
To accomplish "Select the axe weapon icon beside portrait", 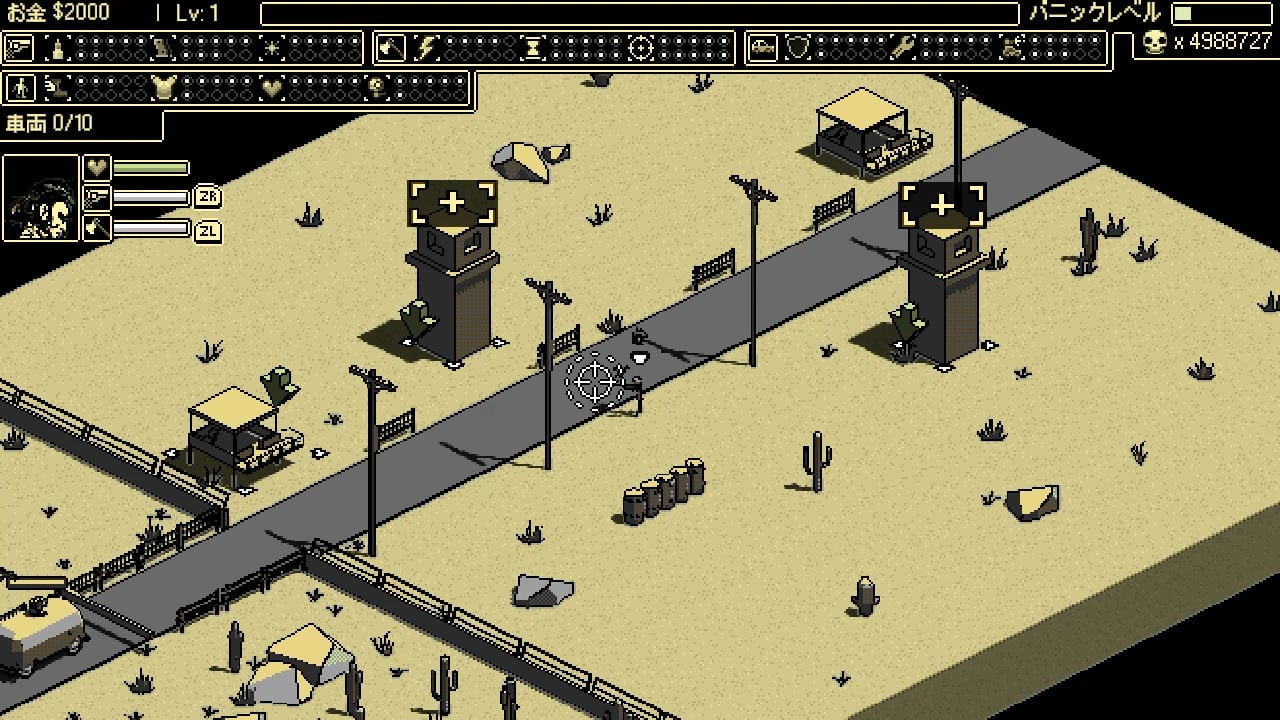I will click(97, 229).
